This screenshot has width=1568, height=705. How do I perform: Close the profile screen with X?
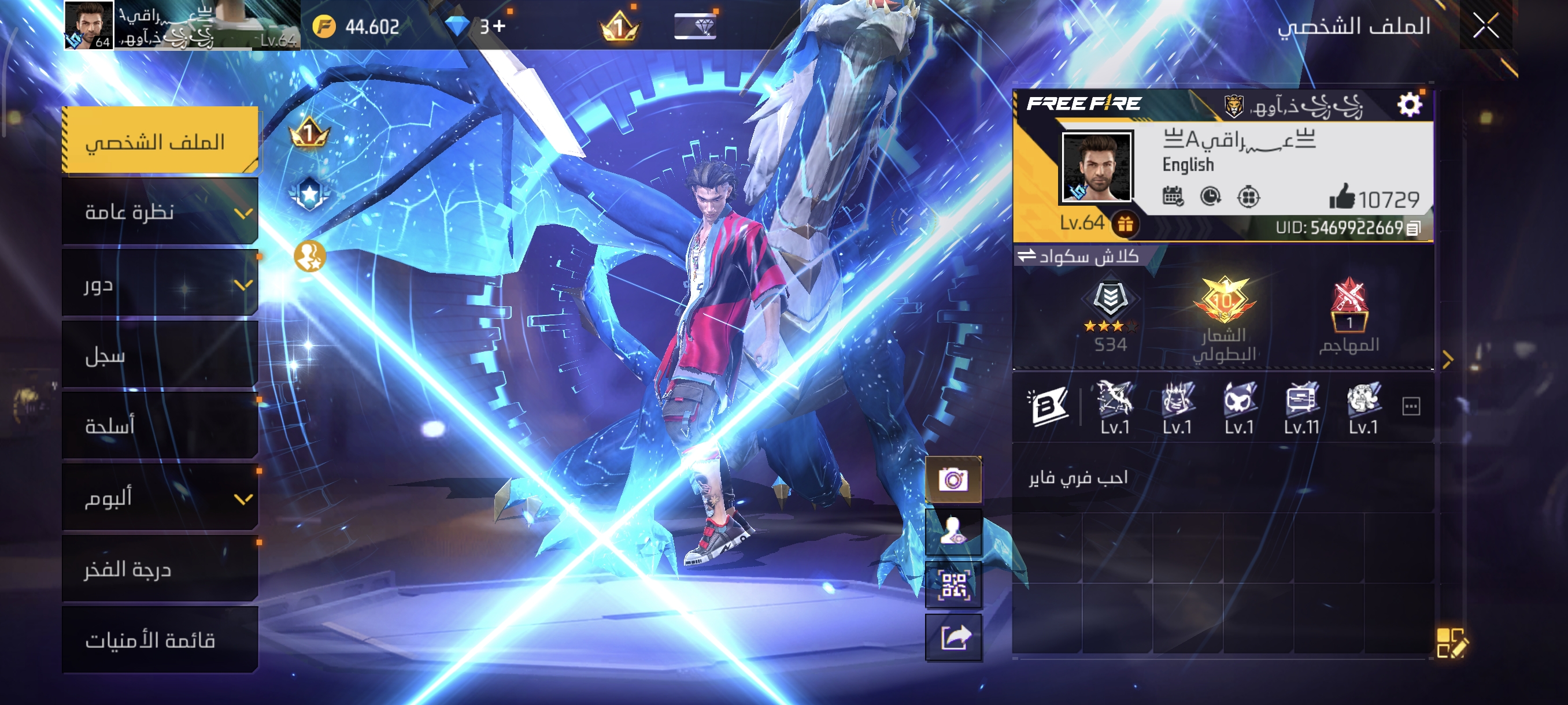tap(1485, 26)
